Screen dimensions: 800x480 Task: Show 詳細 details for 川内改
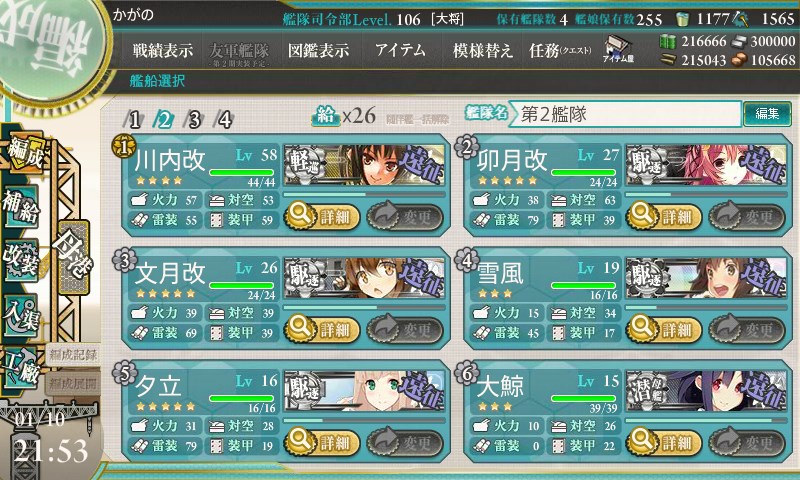click(320, 215)
